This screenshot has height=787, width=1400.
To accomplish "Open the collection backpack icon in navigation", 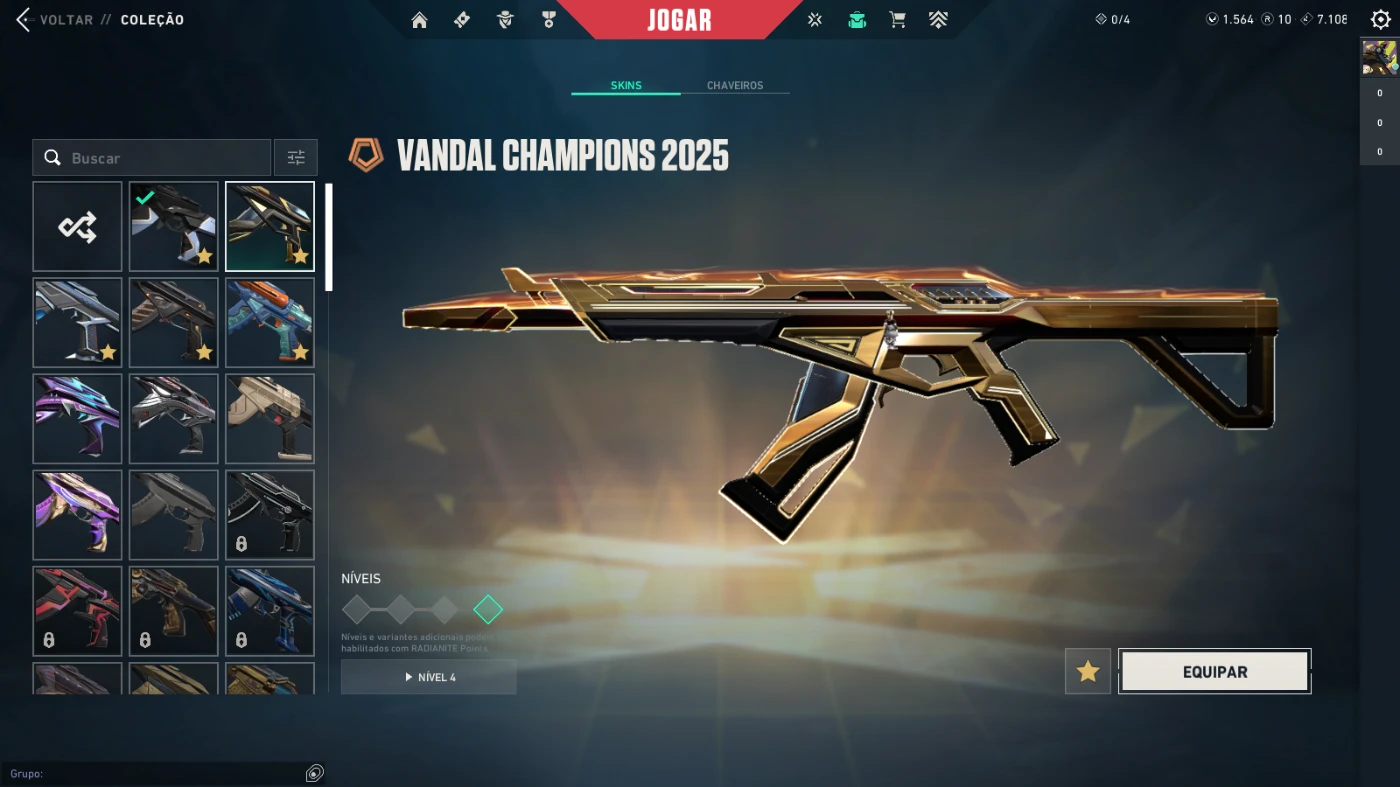I will [x=856, y=20].
